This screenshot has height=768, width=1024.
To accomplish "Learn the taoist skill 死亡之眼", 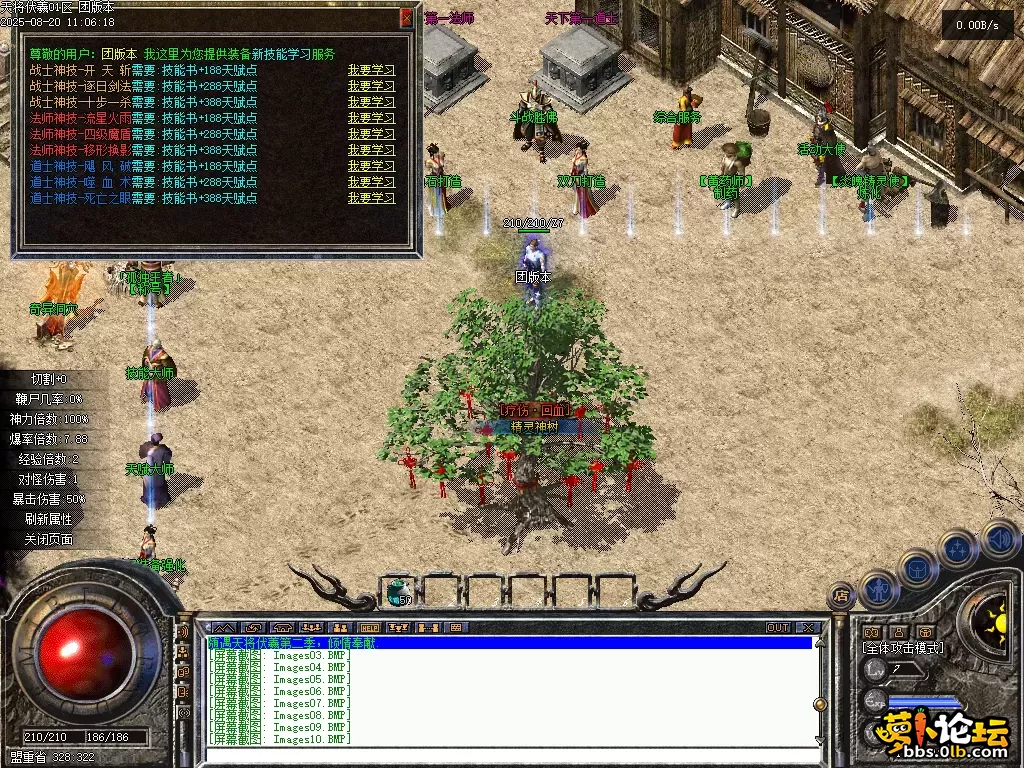I will (371, 198).
